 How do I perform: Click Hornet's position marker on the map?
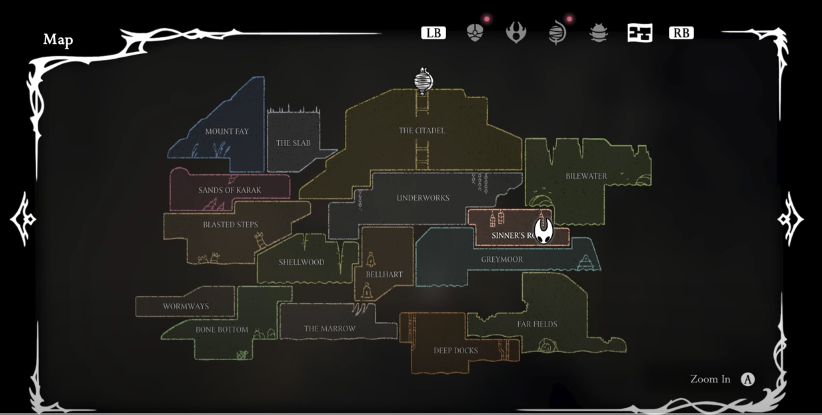543,231
